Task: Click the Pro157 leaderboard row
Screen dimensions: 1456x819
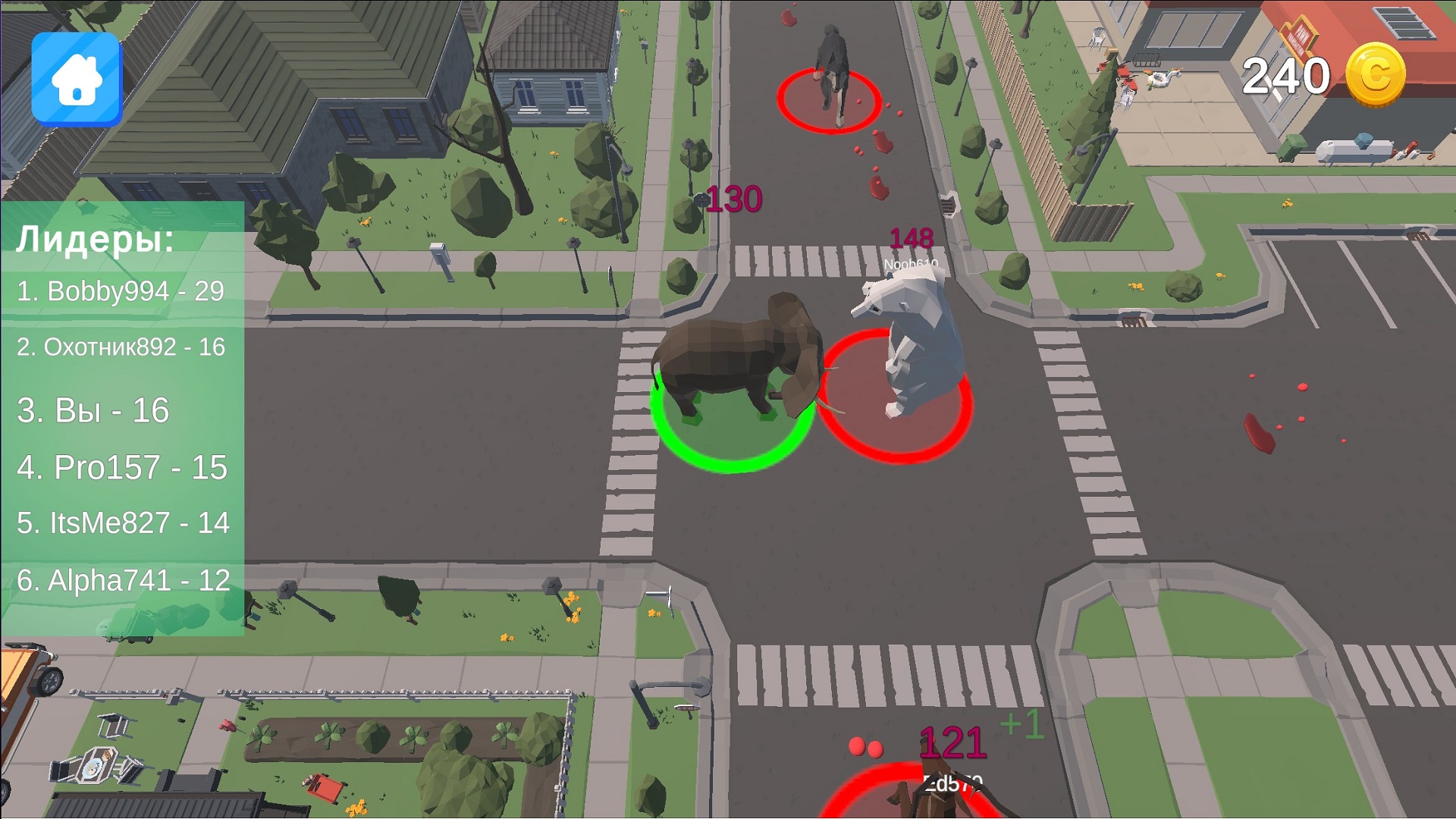Action: click(x=124, y=468)
